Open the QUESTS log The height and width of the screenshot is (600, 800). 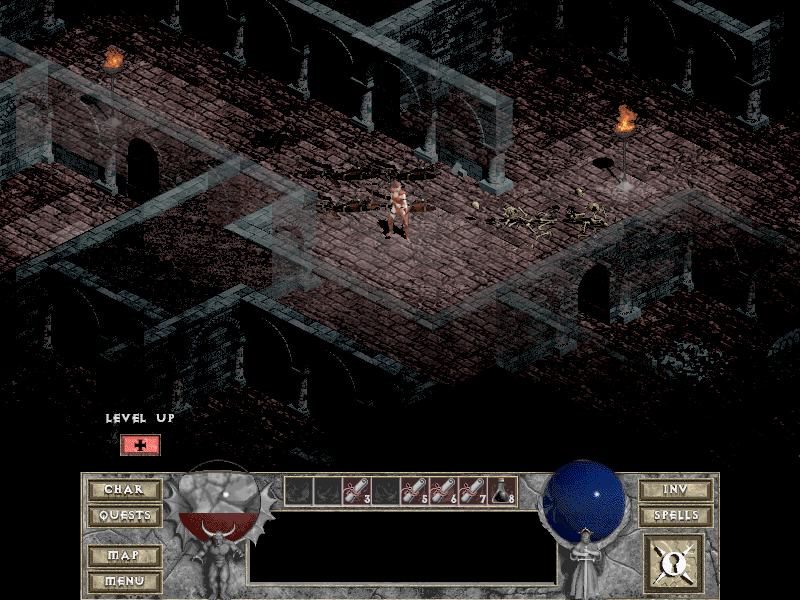tap(124, 516)
